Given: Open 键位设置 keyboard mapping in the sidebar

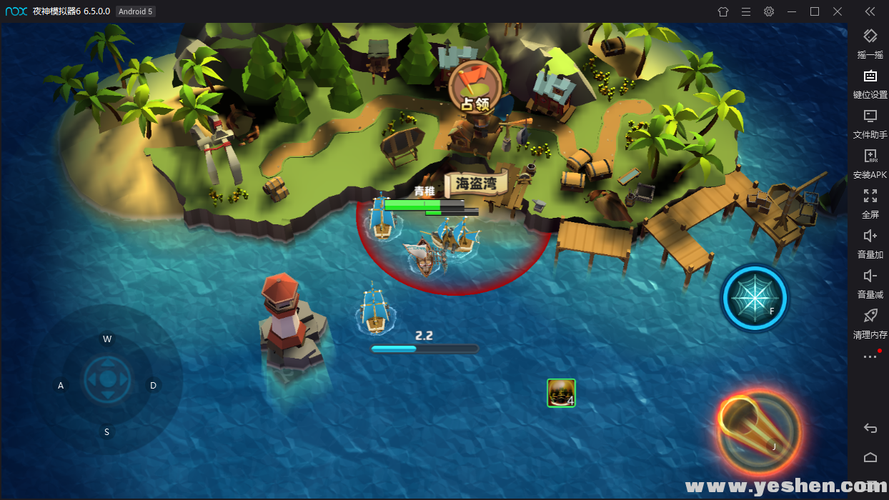Looking at the screenshot, I should pos(869,83).
